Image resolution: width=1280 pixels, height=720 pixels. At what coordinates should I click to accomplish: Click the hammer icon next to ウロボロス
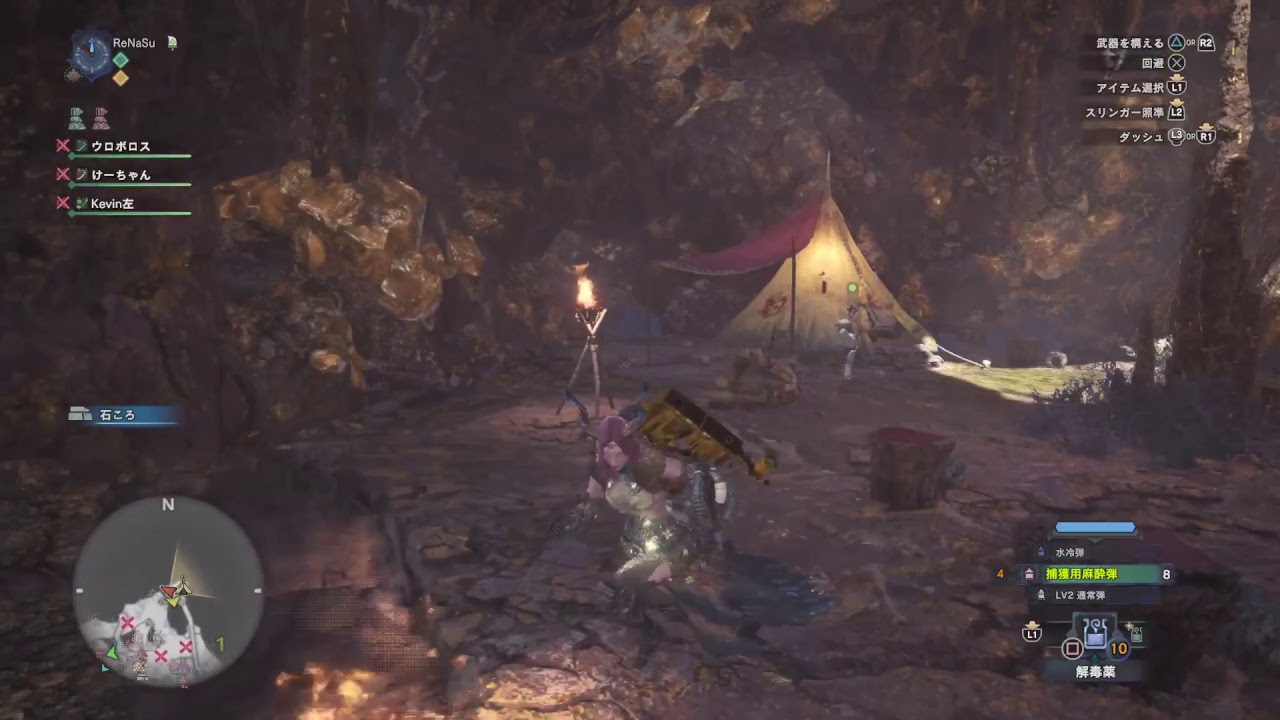click(81, 146)
